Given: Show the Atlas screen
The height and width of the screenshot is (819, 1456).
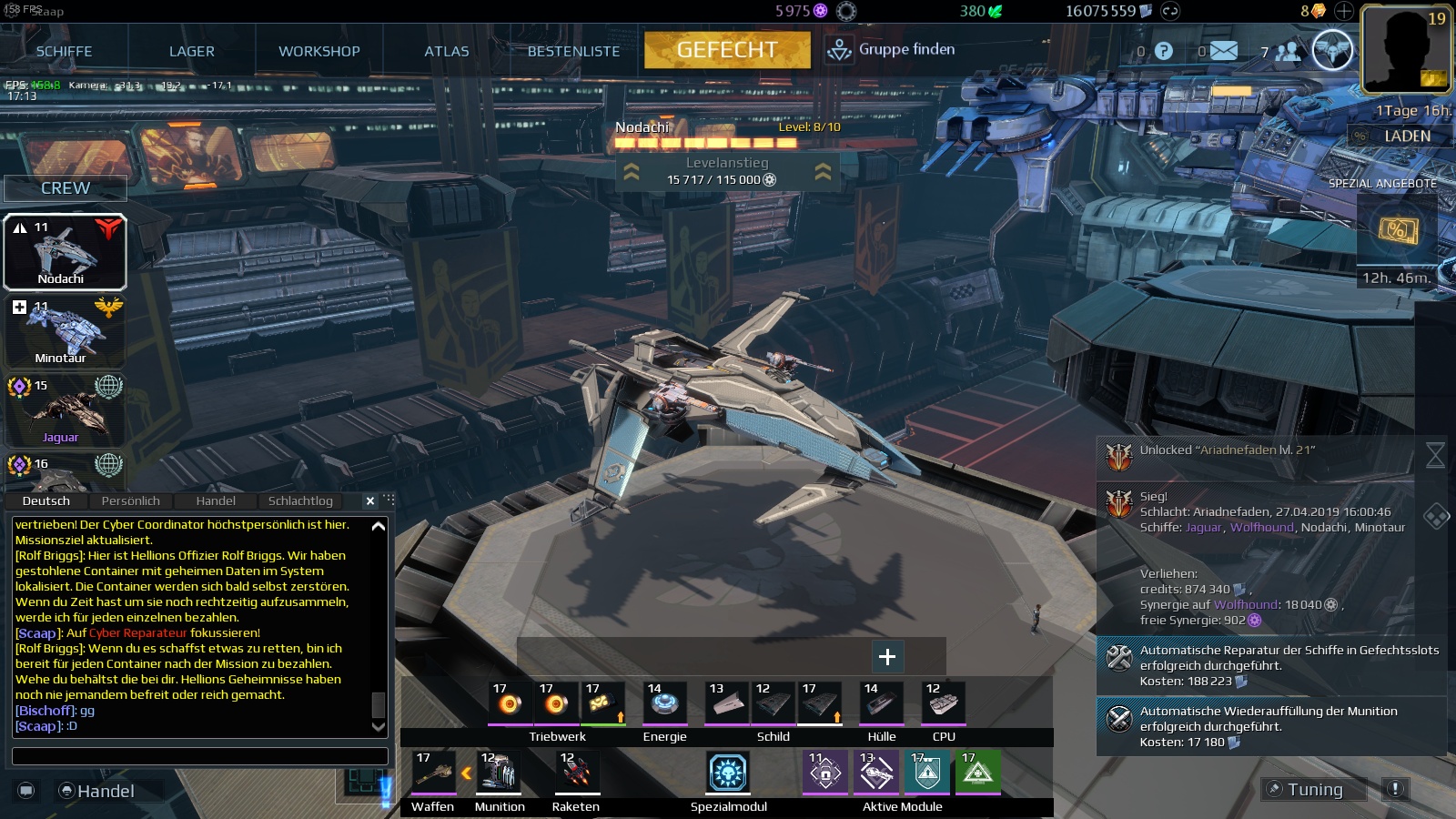Looking at the screenshot, I should [x=446, y=51].
